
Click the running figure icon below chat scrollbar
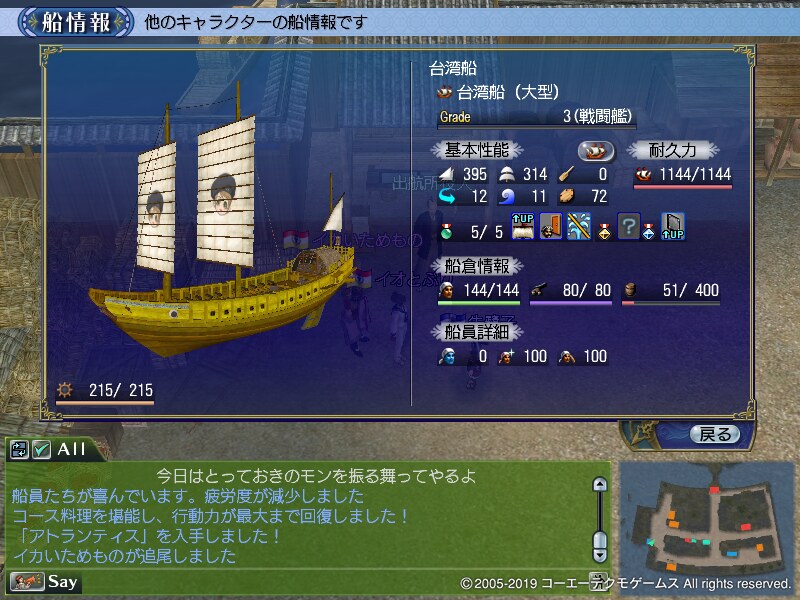pyautogui.click(x=599, y=578)
